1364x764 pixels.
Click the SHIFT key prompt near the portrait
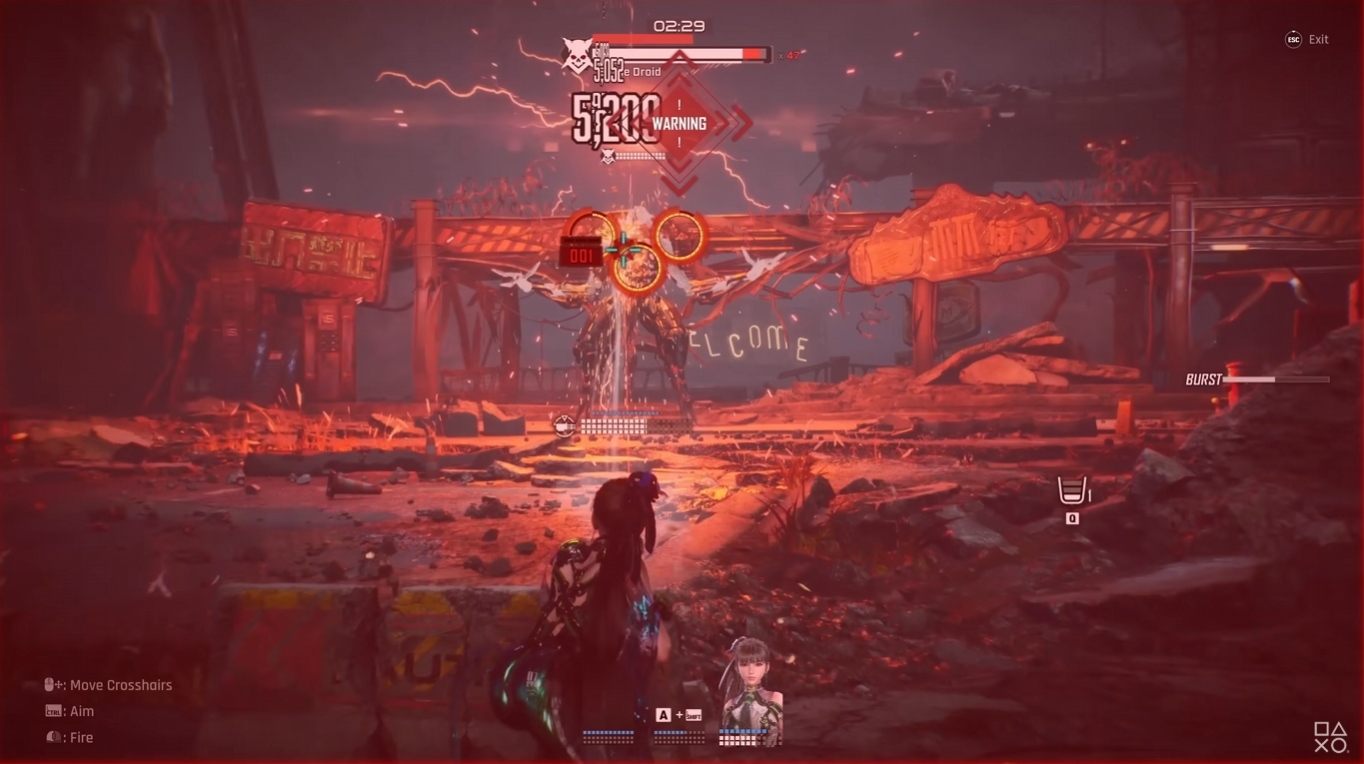pos(694,715)
